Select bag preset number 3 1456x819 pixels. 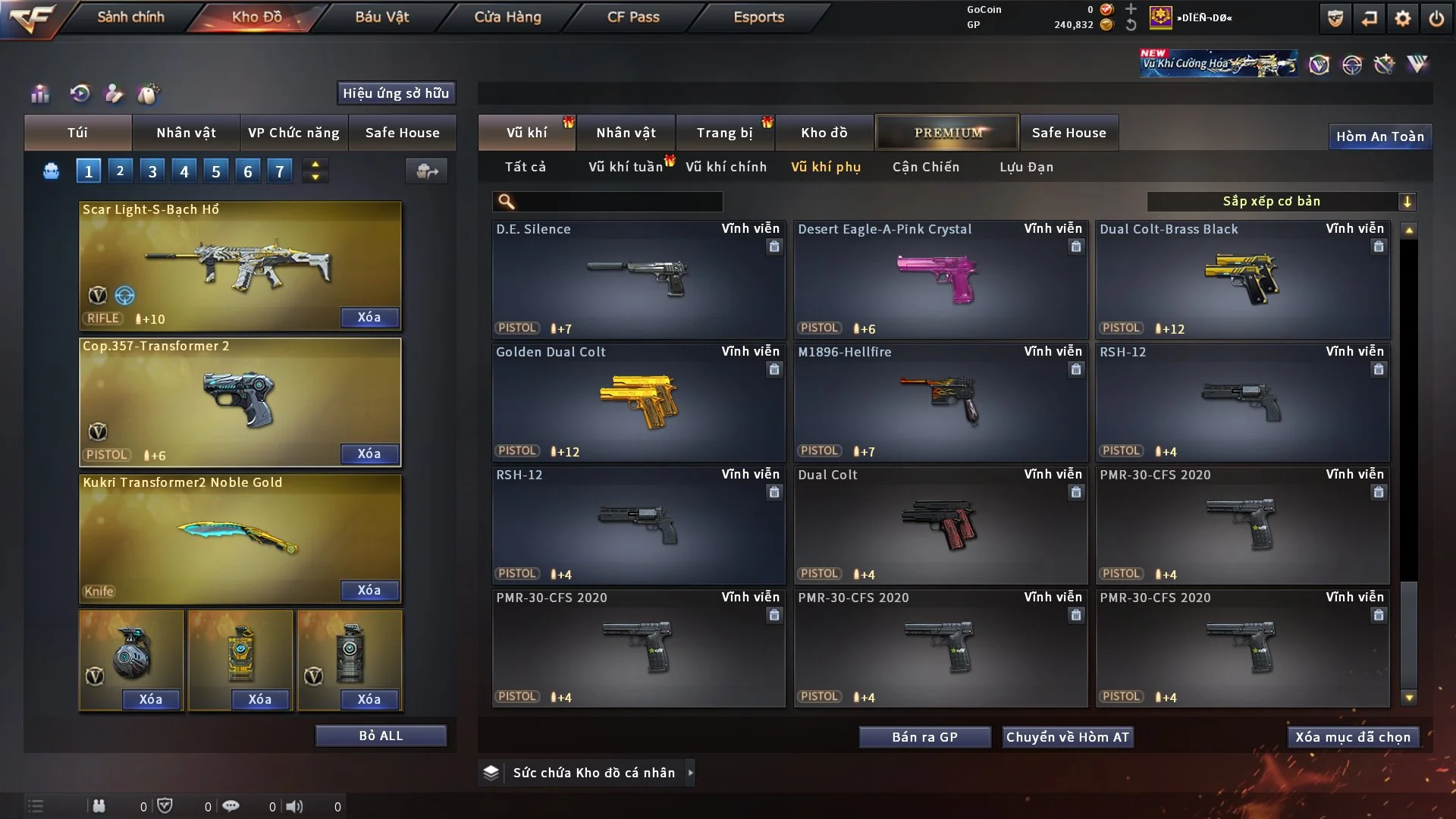[x=152, y=171]
